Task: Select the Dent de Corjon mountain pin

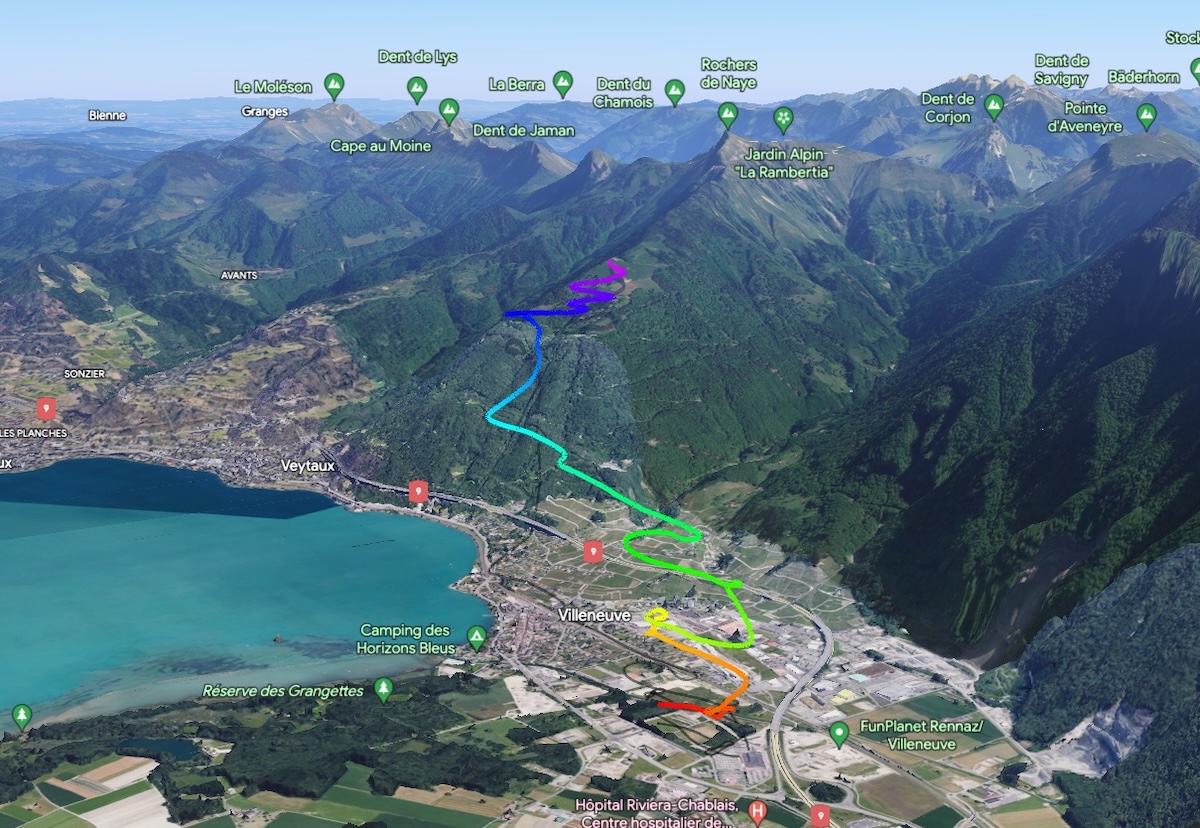Action: [993, 105]
